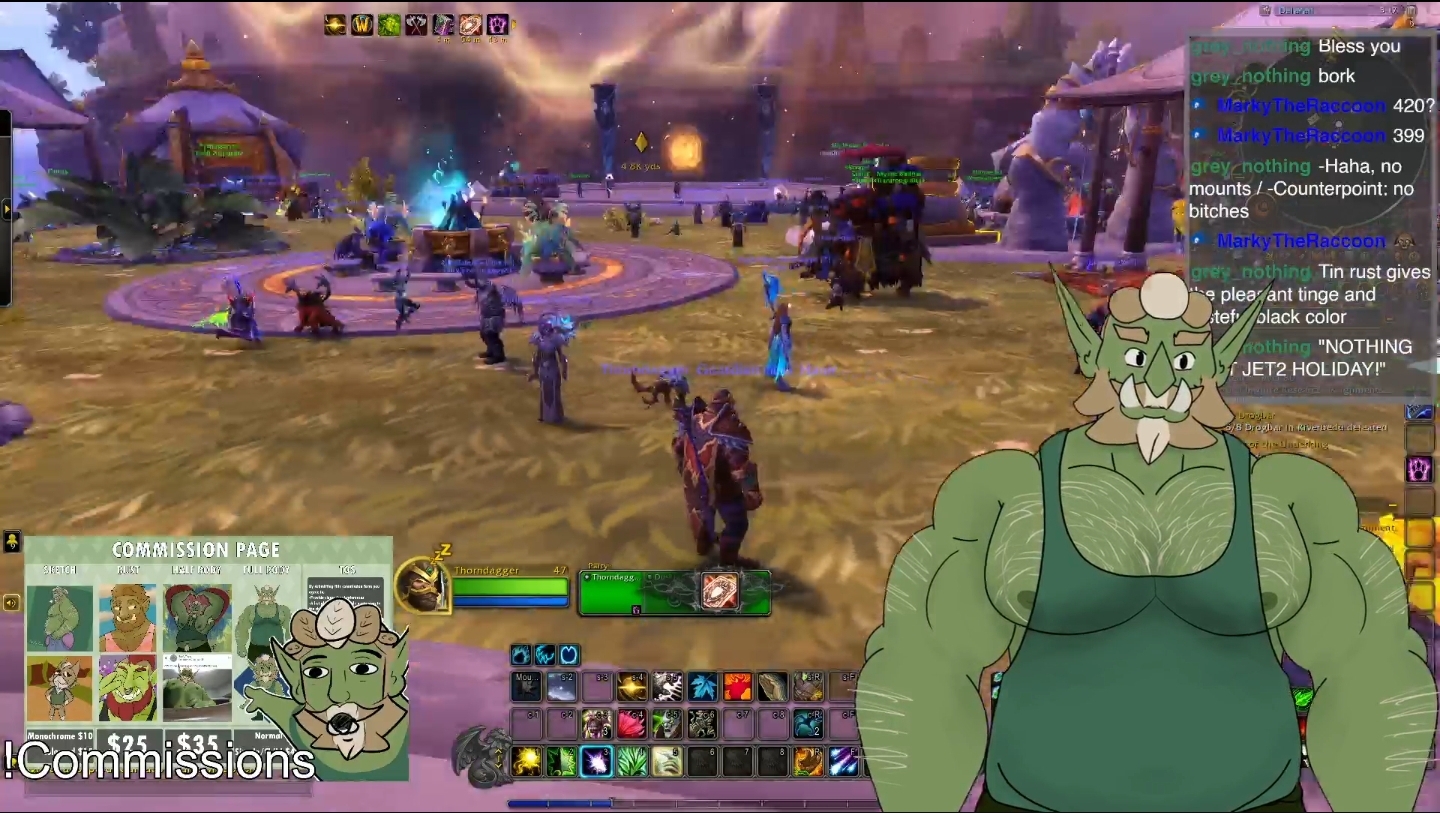Click the pink flower ability slot
The width and height of the screenshot is (1440, 813).
click(632, 724)
